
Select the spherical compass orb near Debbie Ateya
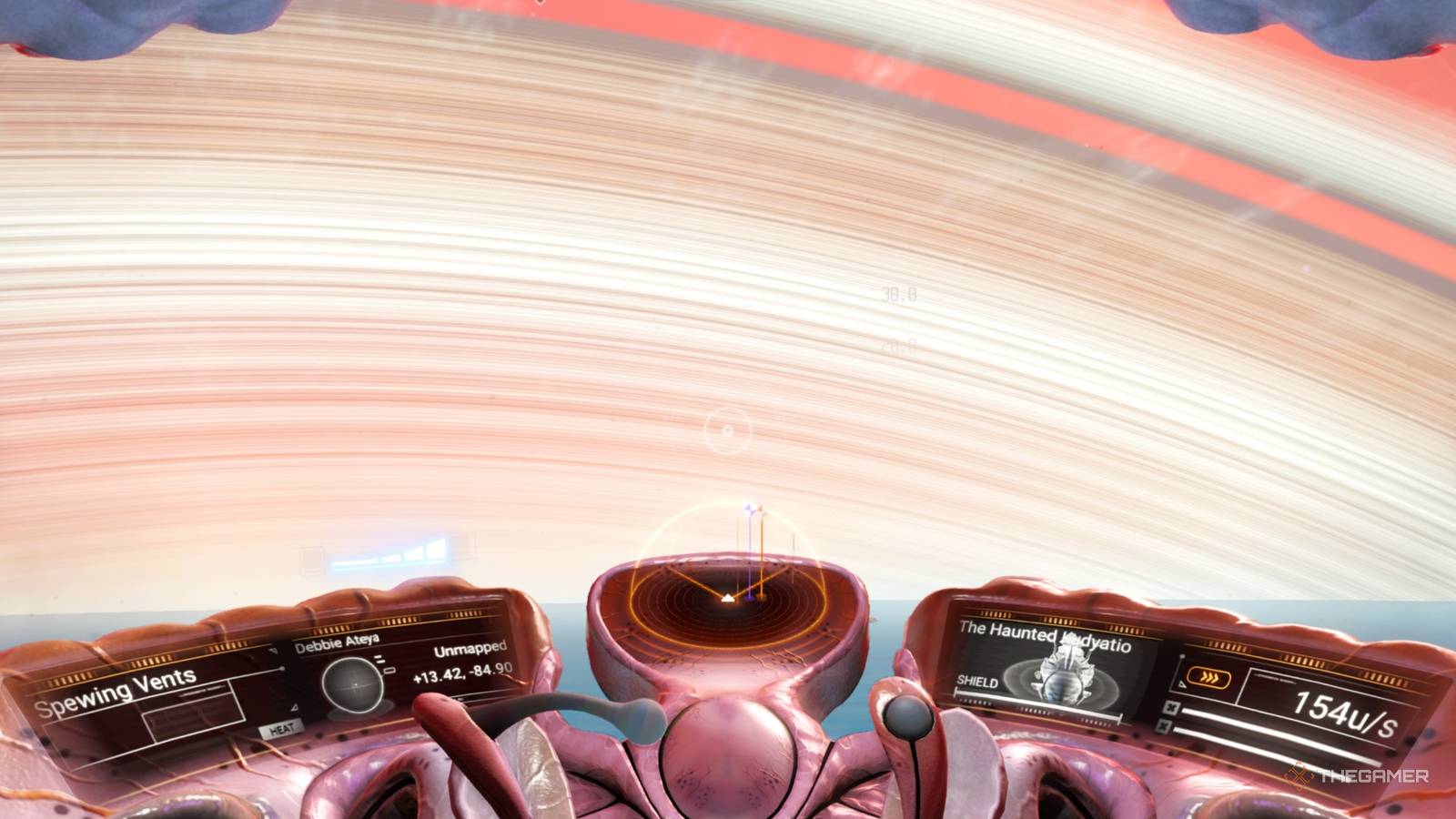352,684
